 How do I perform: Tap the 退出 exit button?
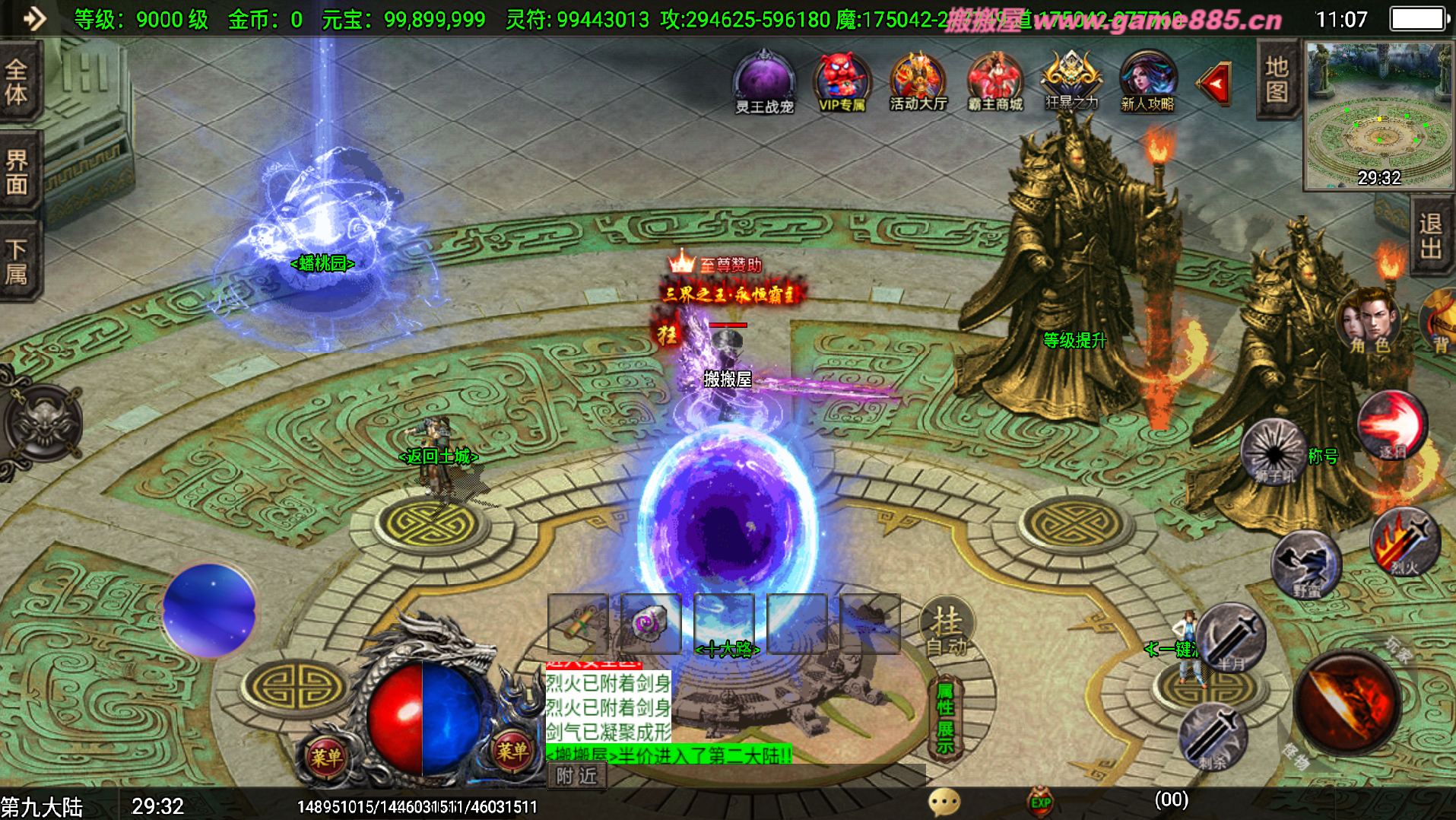[1431, 235]
